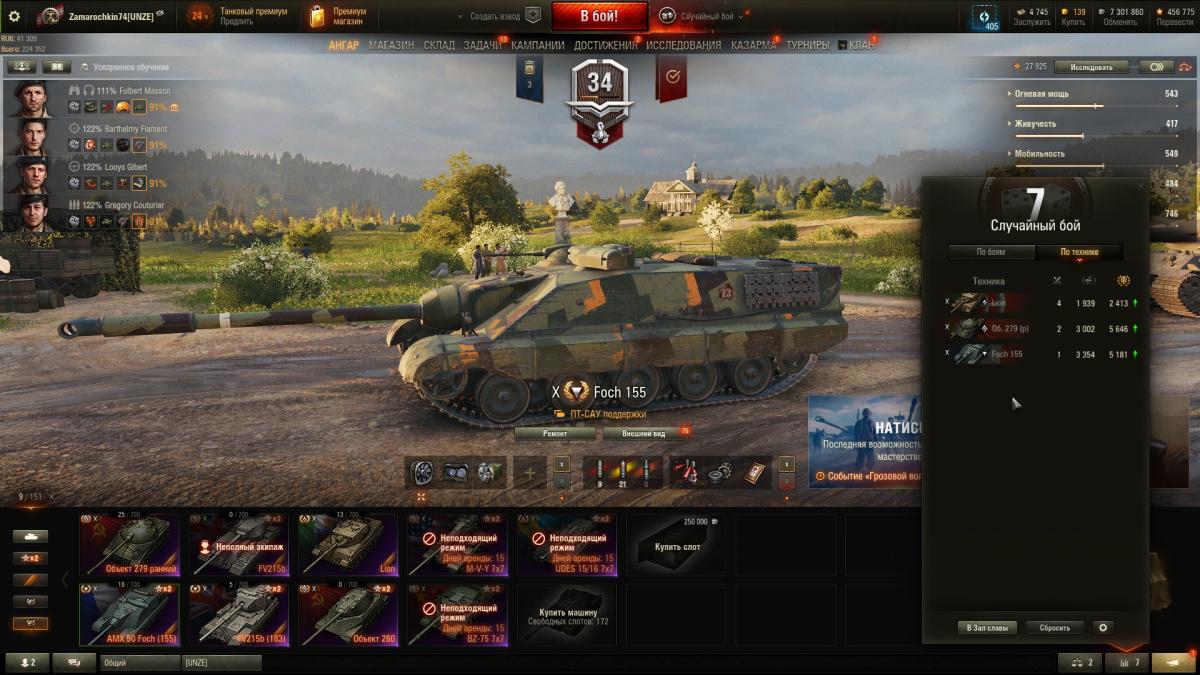Switch to the СКЛАД tab
The height and width of the screenshot is (675, 1200).
point(439,45)
